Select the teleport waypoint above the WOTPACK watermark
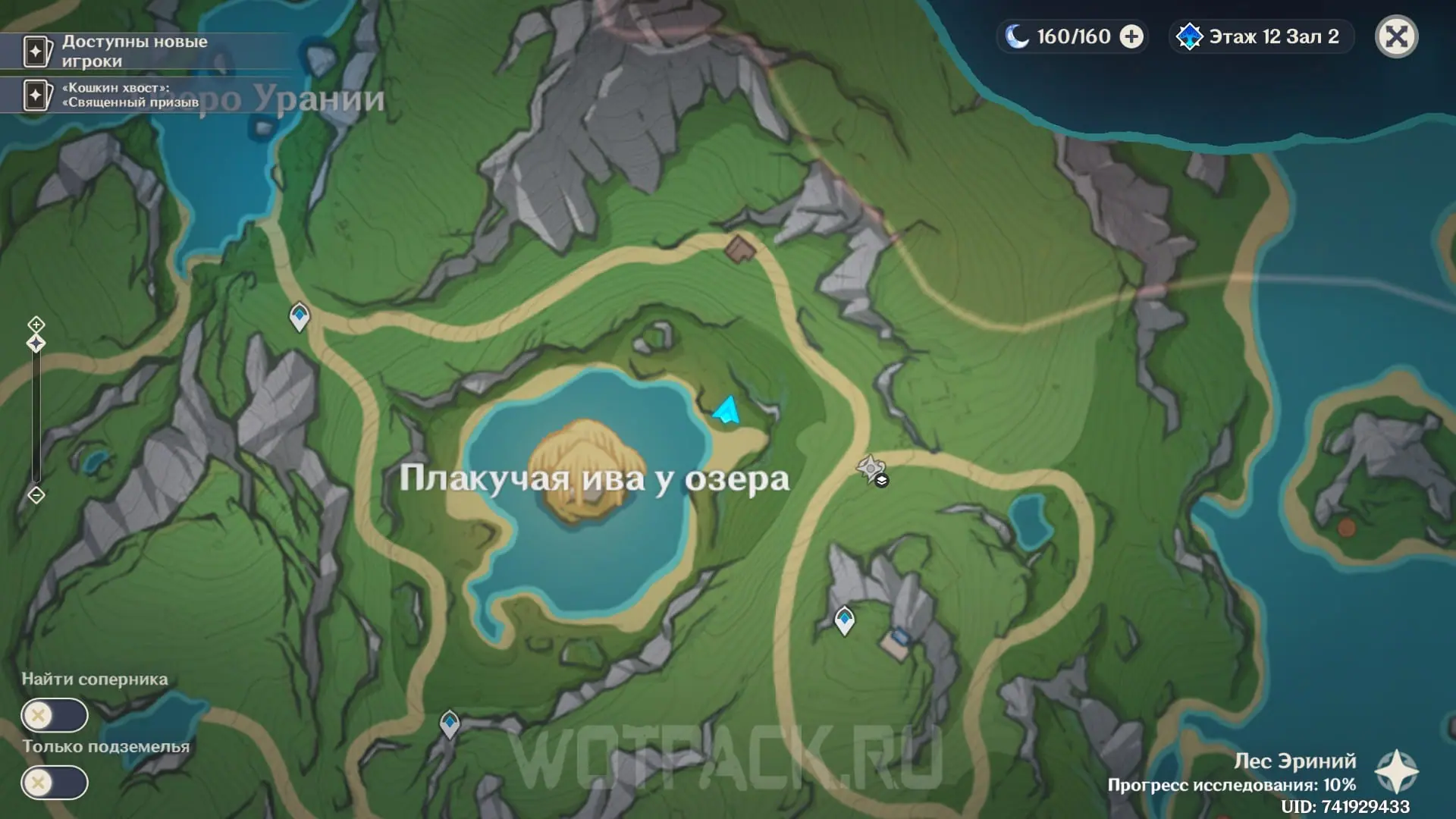 [450, 723]
